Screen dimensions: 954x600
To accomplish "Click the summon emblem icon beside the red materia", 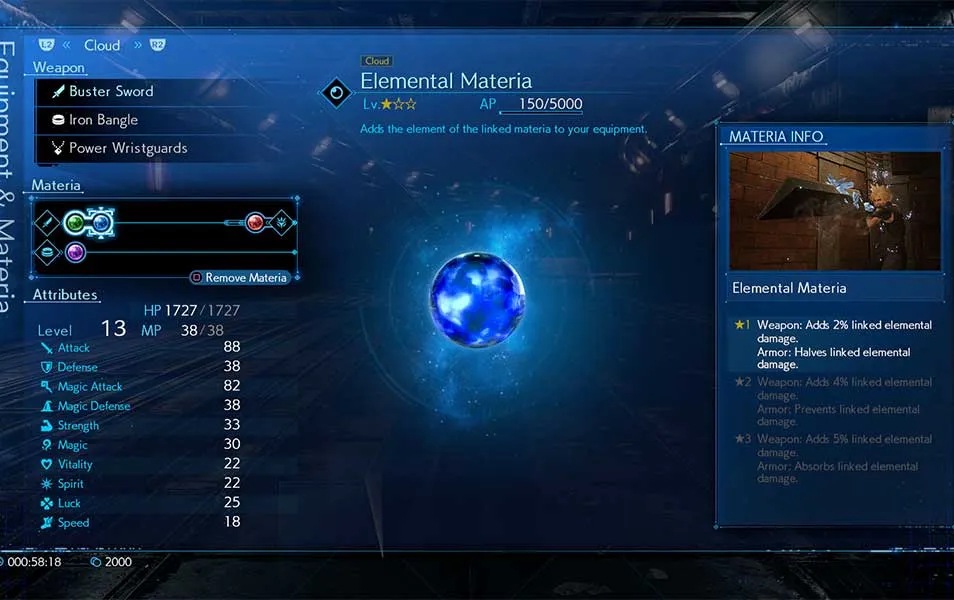I will (x=282, y=222).
